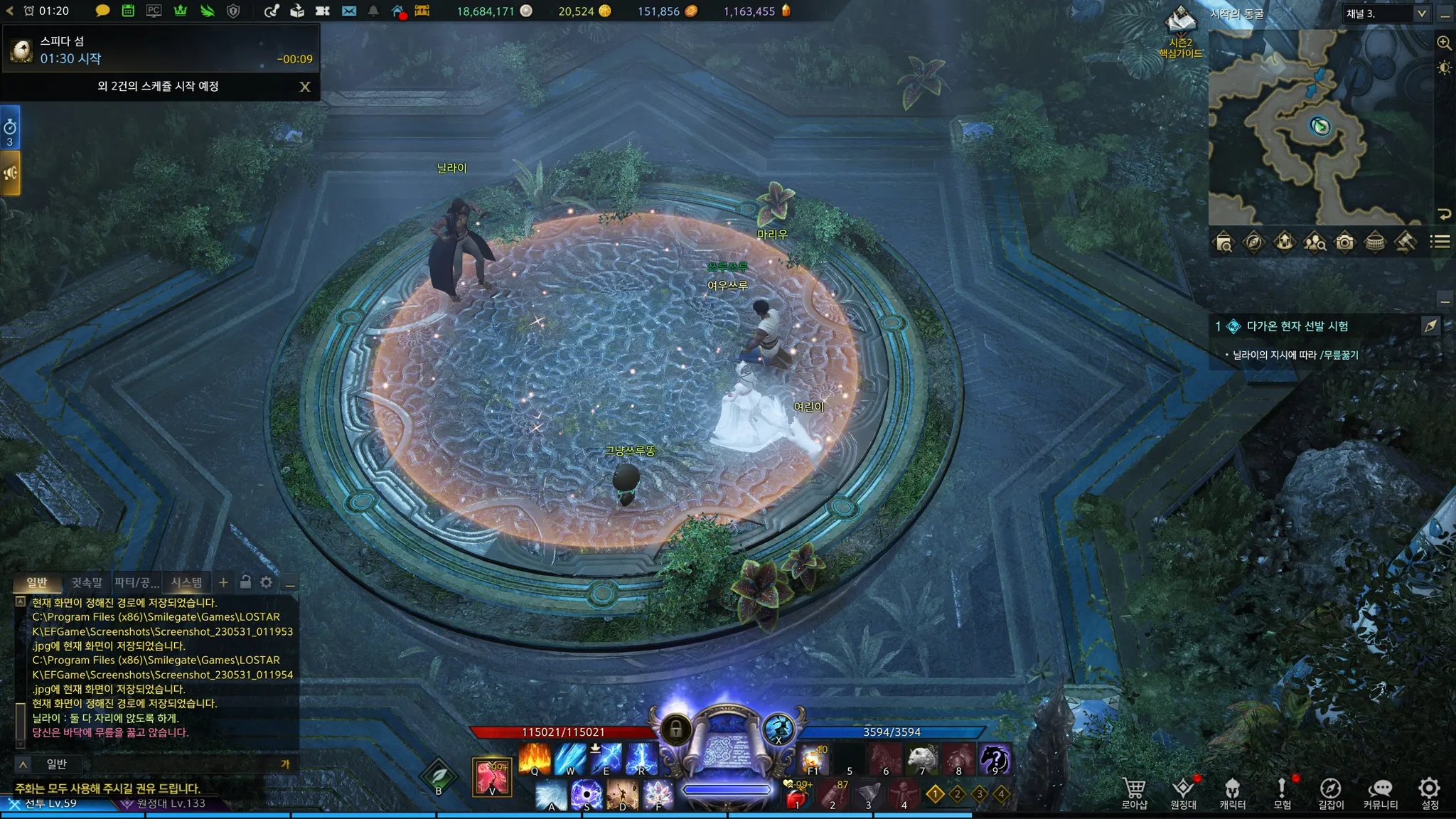Open the channel selection dropdown
This screenshot has height=819, width=1456.
click(1421, 14)
